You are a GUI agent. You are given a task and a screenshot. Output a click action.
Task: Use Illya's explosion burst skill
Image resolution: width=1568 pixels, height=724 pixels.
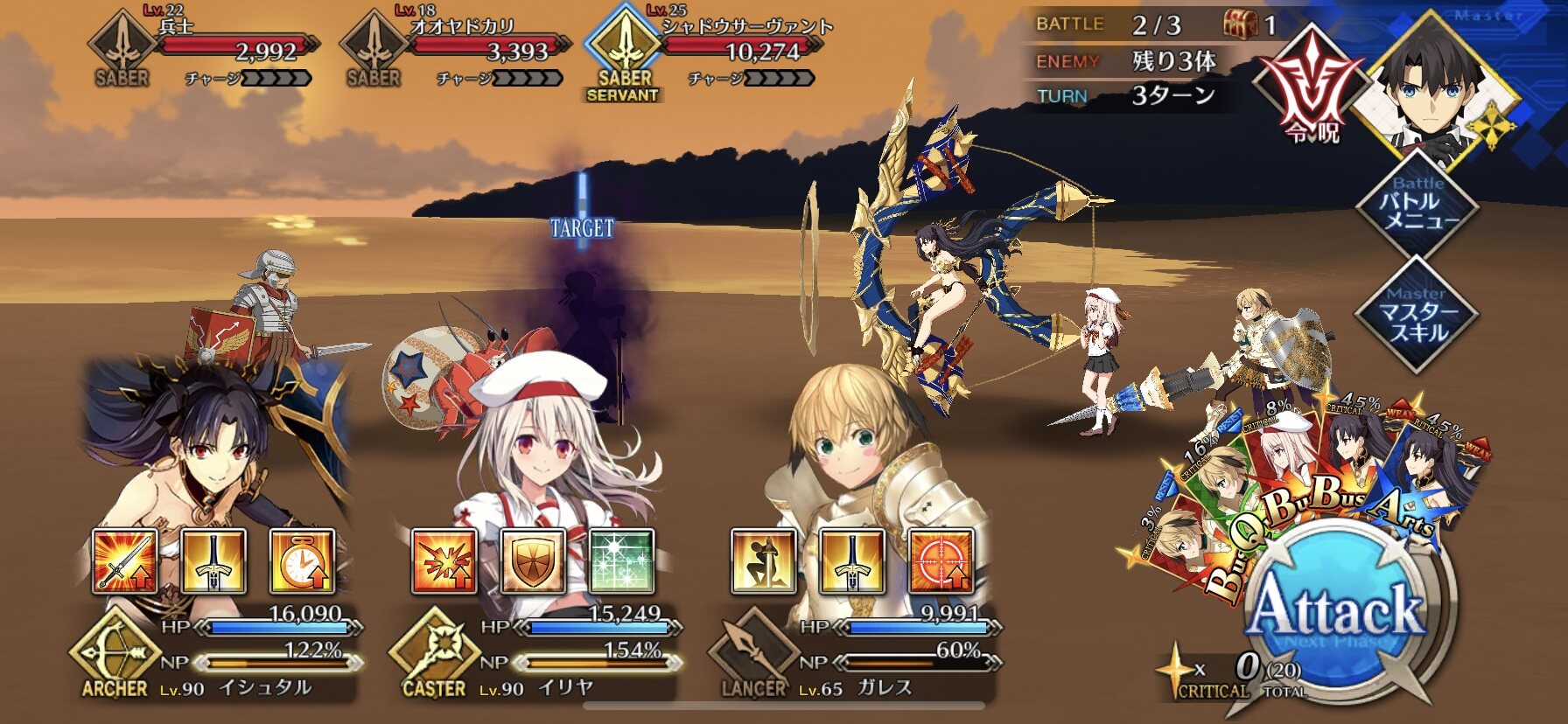pyautogui.click(x=444, y=561)
